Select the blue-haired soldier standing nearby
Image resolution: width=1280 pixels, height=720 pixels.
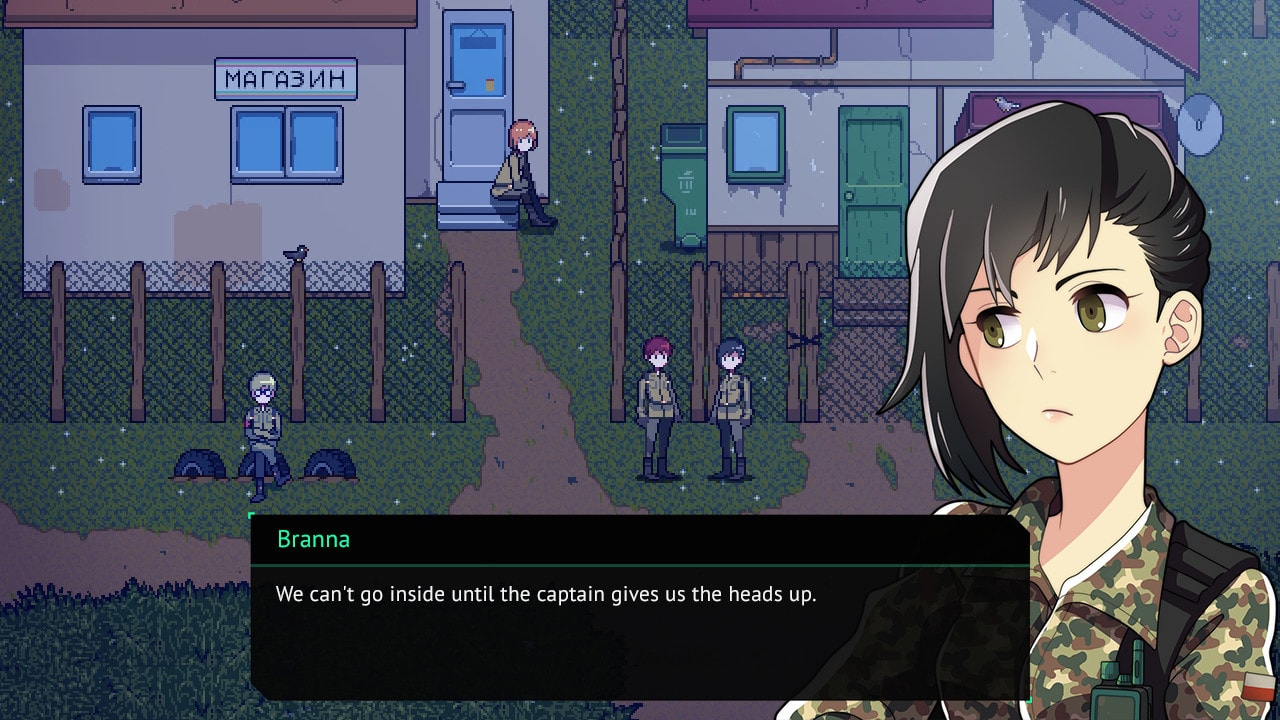730,400
